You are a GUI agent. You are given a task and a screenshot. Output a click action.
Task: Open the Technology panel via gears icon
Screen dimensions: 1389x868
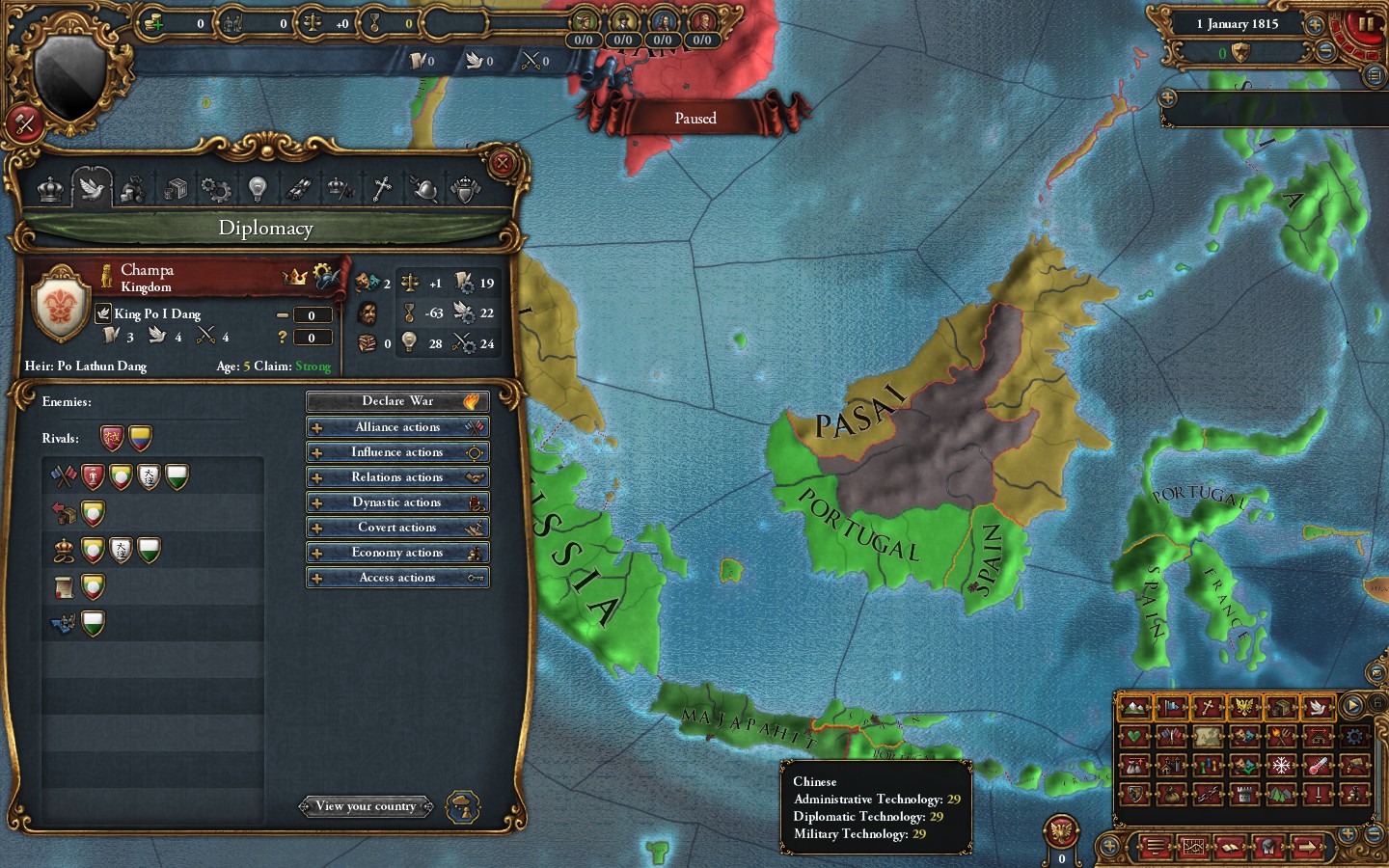pos(218,188)
